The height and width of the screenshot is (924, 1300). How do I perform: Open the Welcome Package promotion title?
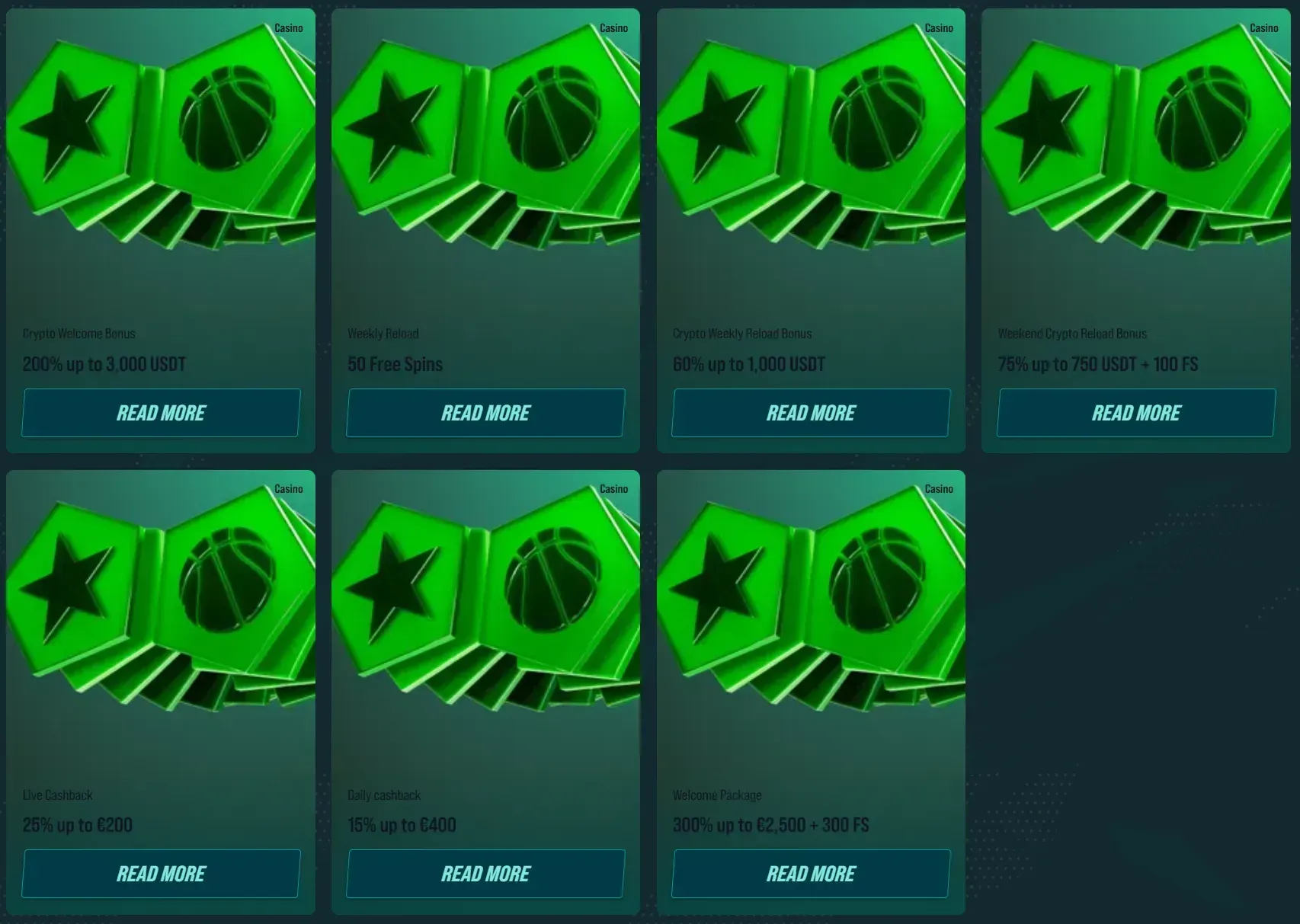click(716, 795)
